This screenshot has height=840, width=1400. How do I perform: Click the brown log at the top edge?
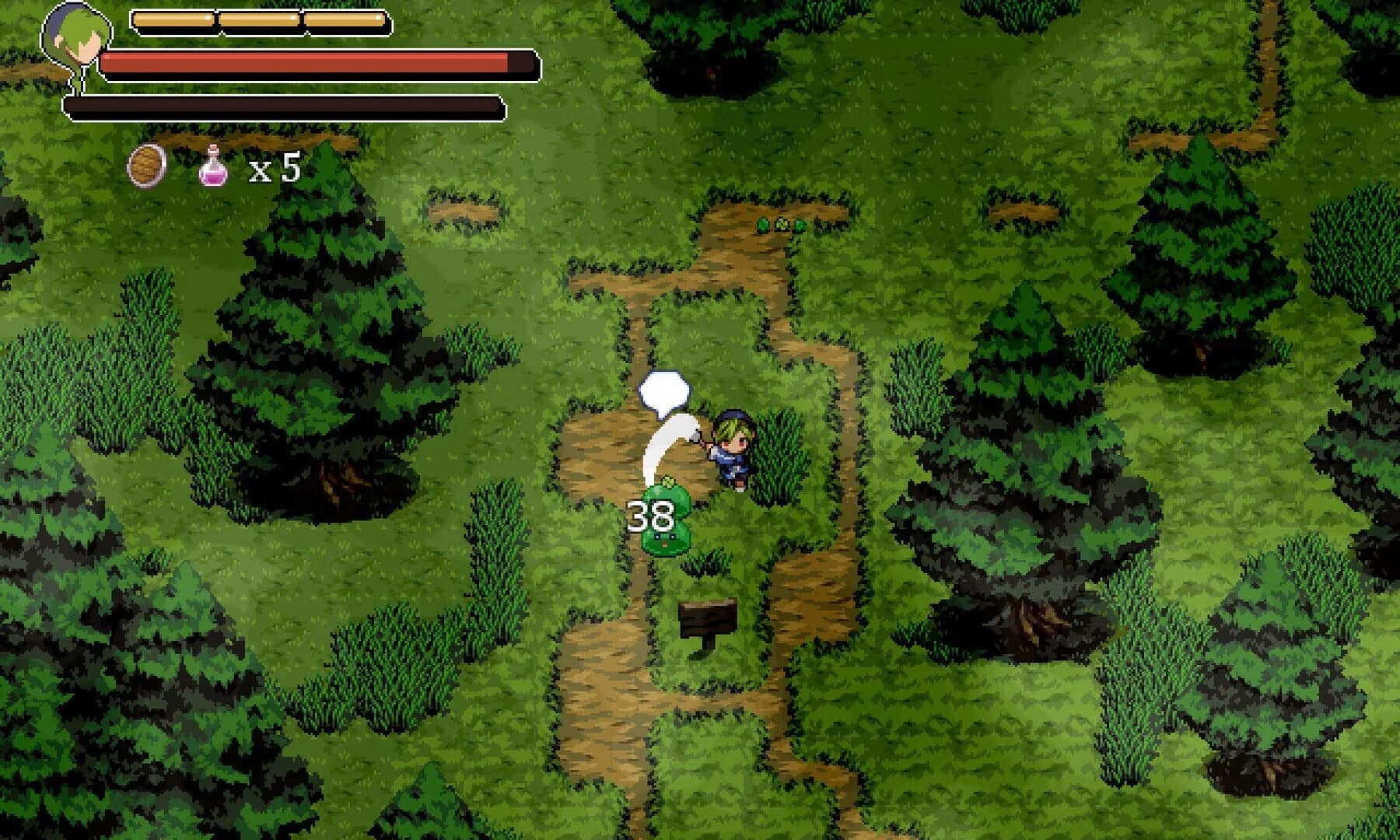pos(249,140)
